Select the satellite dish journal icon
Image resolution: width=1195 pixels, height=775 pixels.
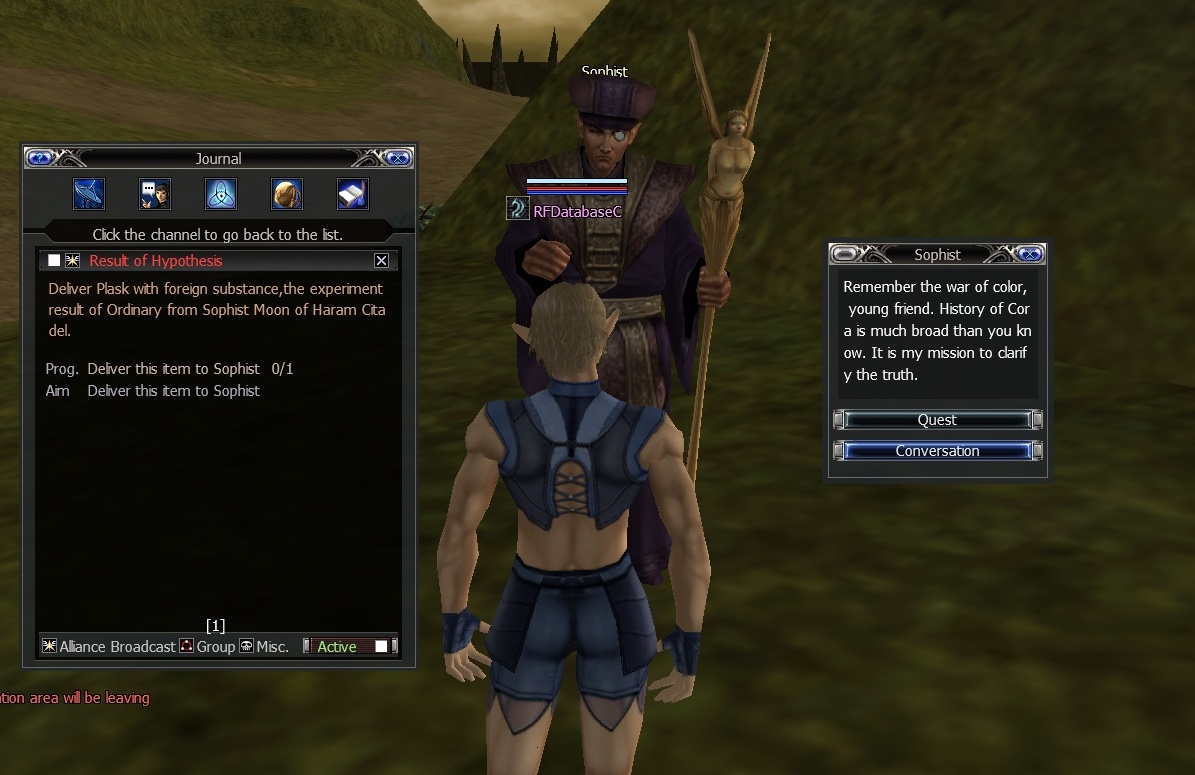point(89,194)
